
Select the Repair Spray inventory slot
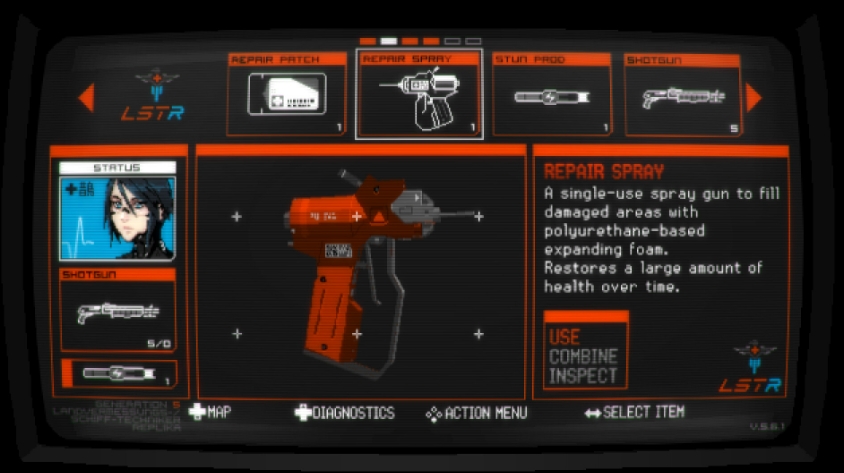tap(419, 94)
